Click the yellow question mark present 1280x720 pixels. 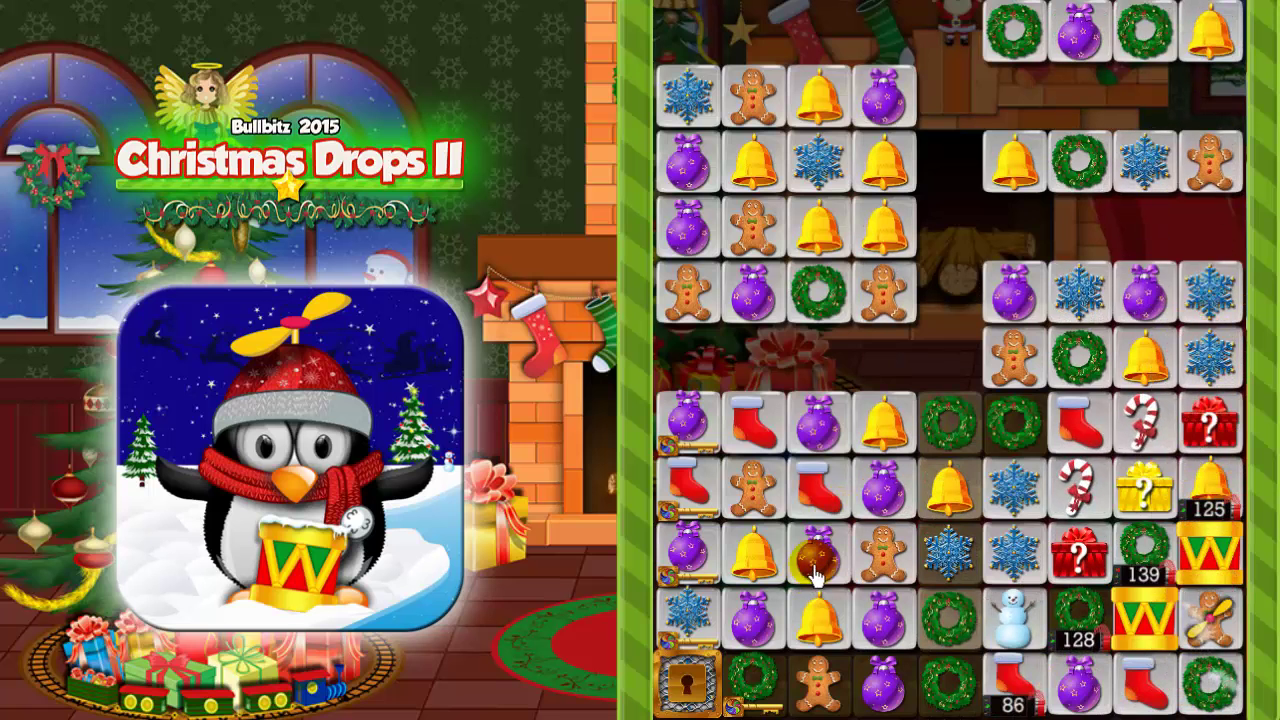tap(1144, 488)
